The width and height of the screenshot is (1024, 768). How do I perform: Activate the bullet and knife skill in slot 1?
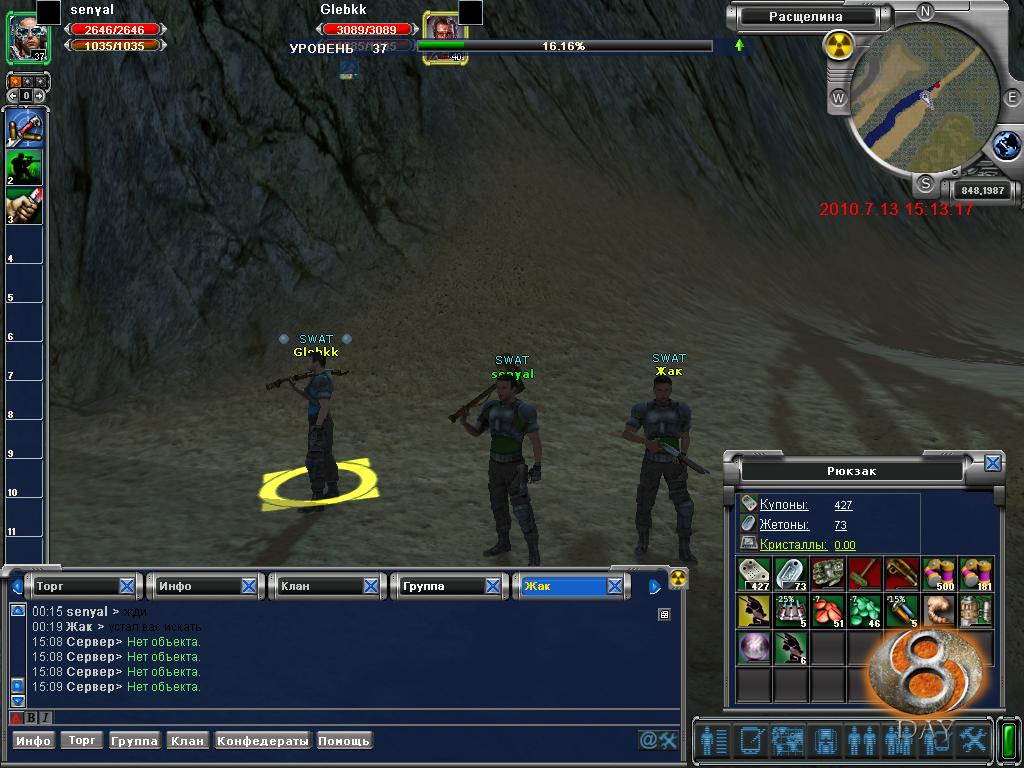[x=25, y=130]
